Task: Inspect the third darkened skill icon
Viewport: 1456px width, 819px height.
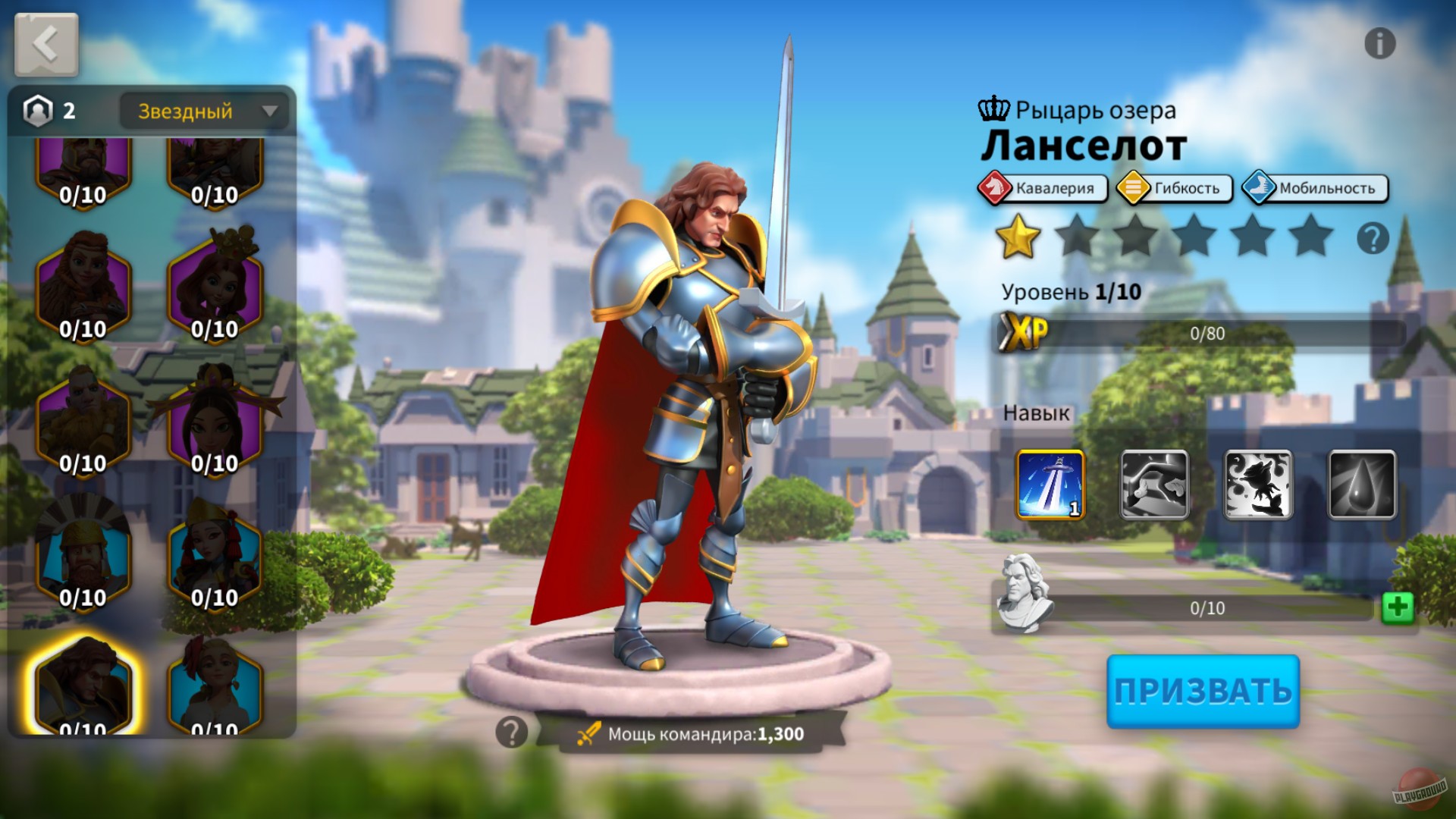Action: click(1259, 484)
